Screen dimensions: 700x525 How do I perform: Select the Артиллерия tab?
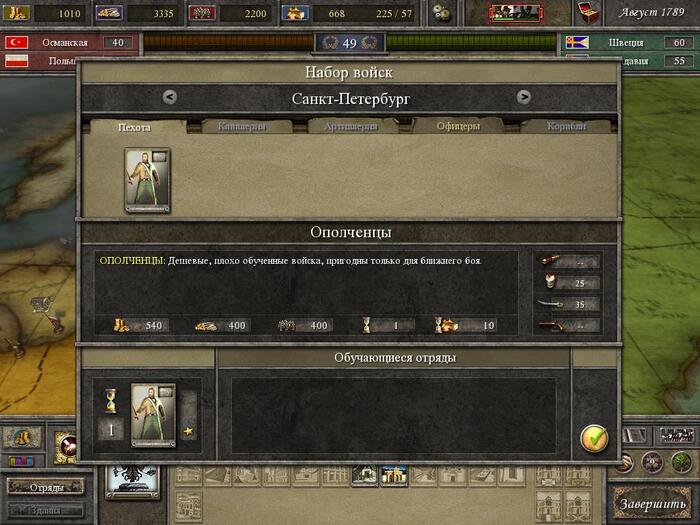[349, 127]
